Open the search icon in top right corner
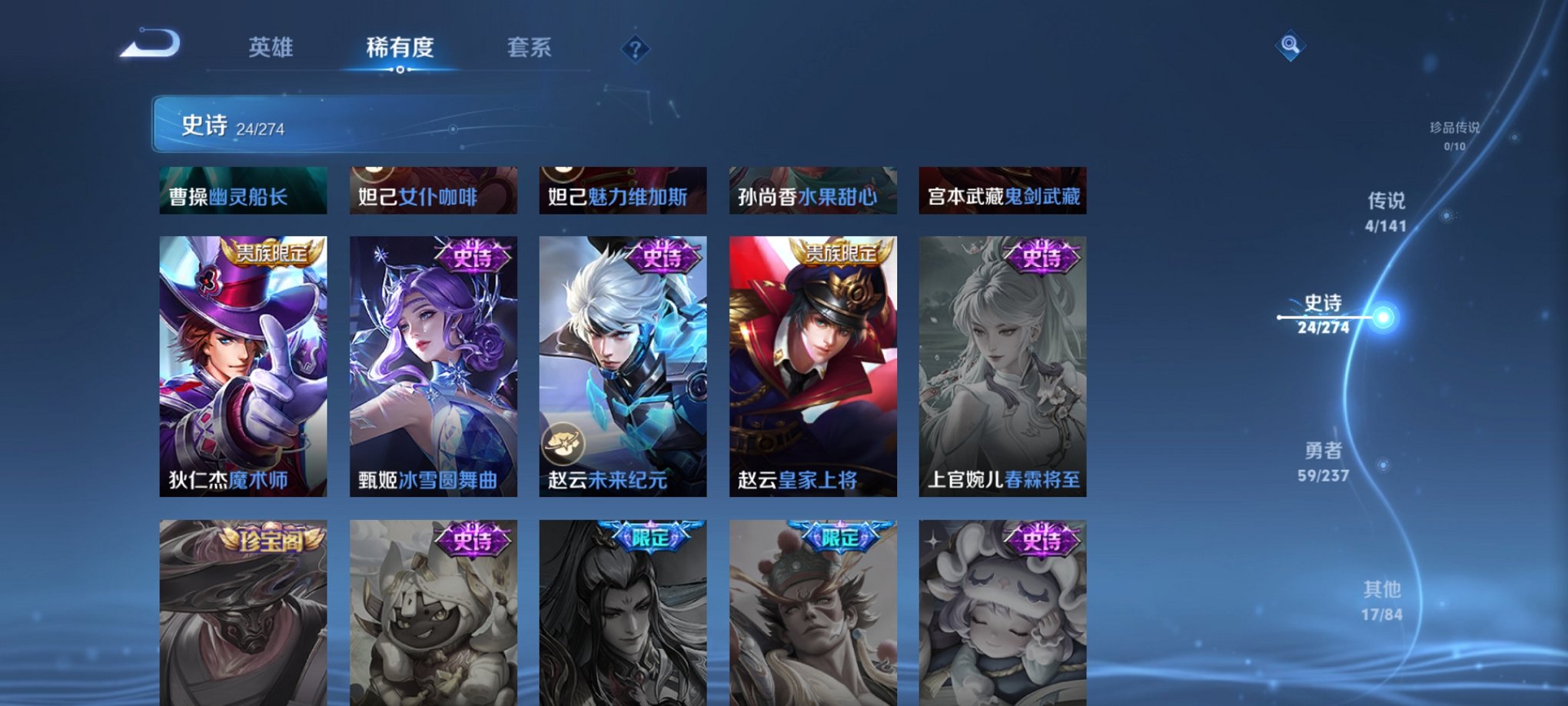Screen dimensions: 1568x706 [1291, 44]
